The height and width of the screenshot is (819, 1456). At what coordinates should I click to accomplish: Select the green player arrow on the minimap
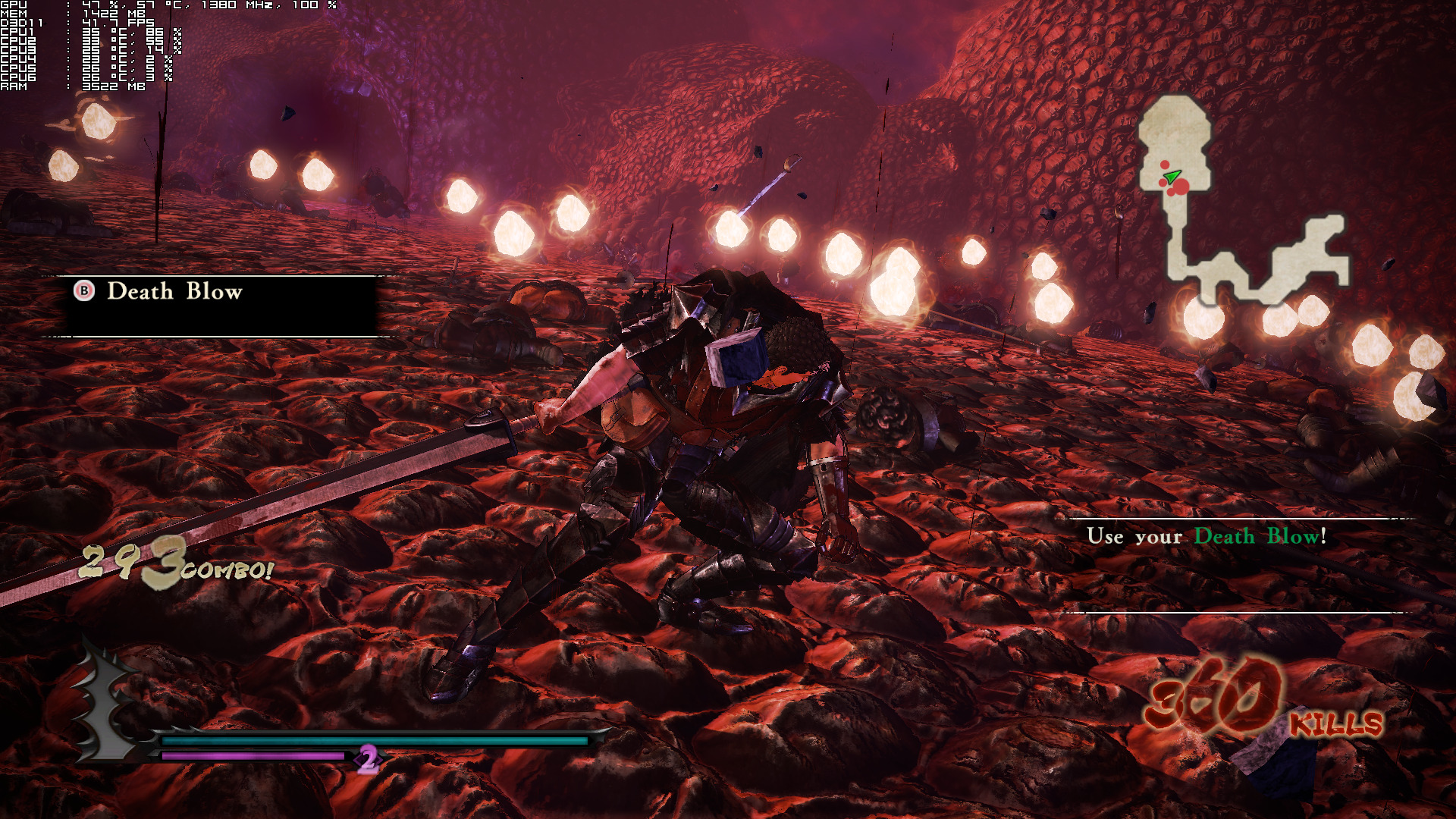[x=1172, y=177]
